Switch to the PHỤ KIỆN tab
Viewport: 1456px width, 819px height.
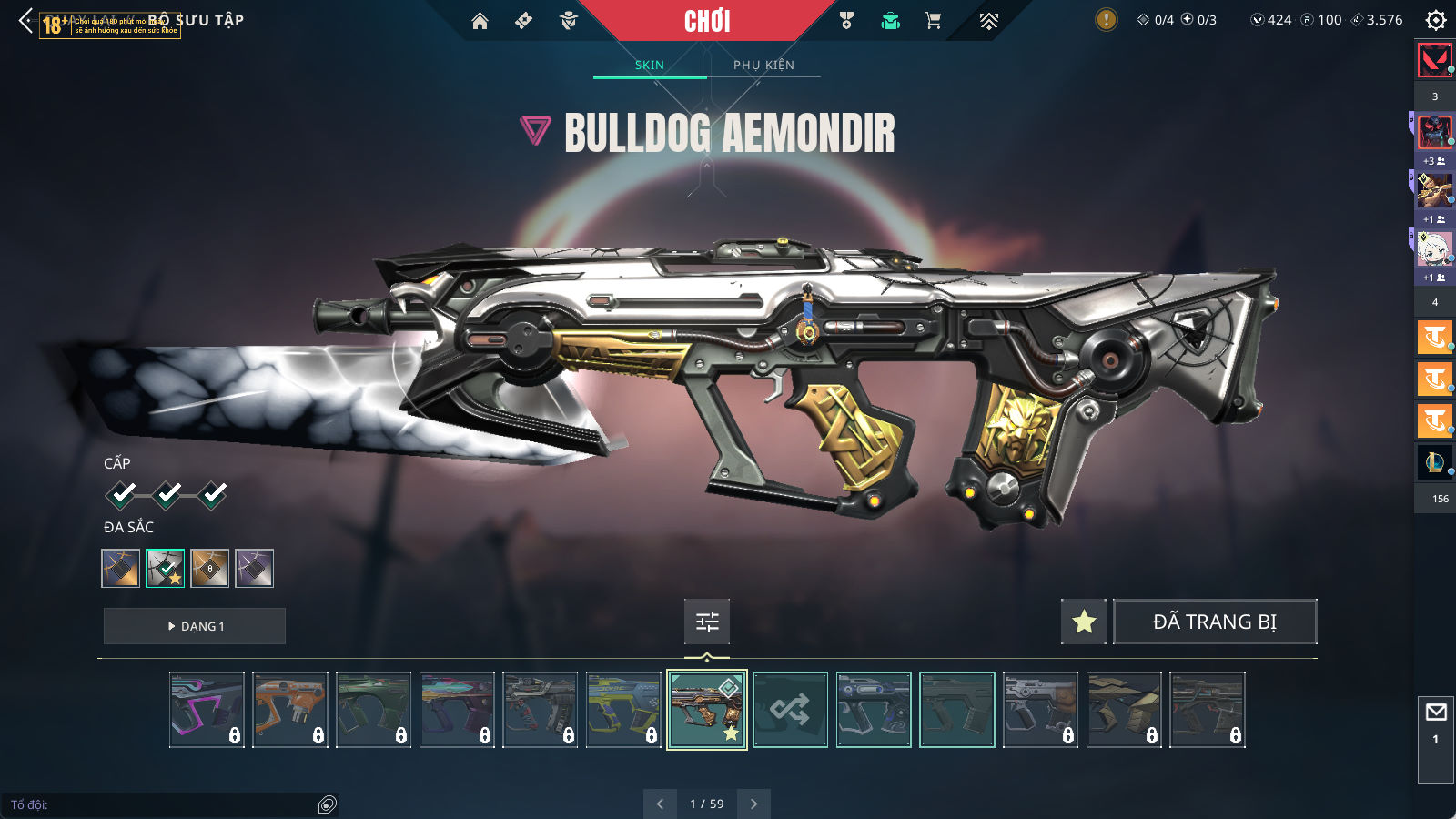[763, 65]
